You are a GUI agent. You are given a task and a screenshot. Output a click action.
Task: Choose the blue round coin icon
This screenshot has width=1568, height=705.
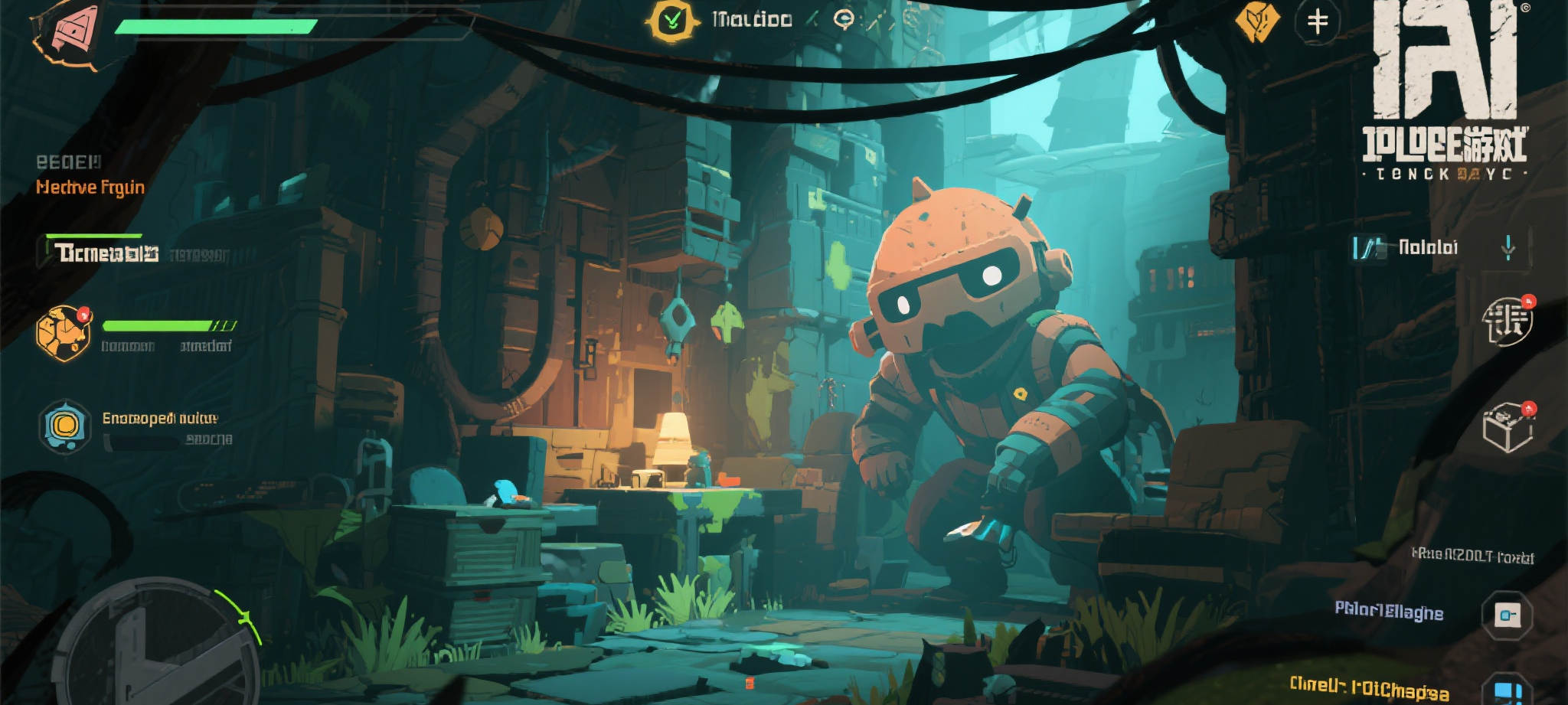click(65, 426)
